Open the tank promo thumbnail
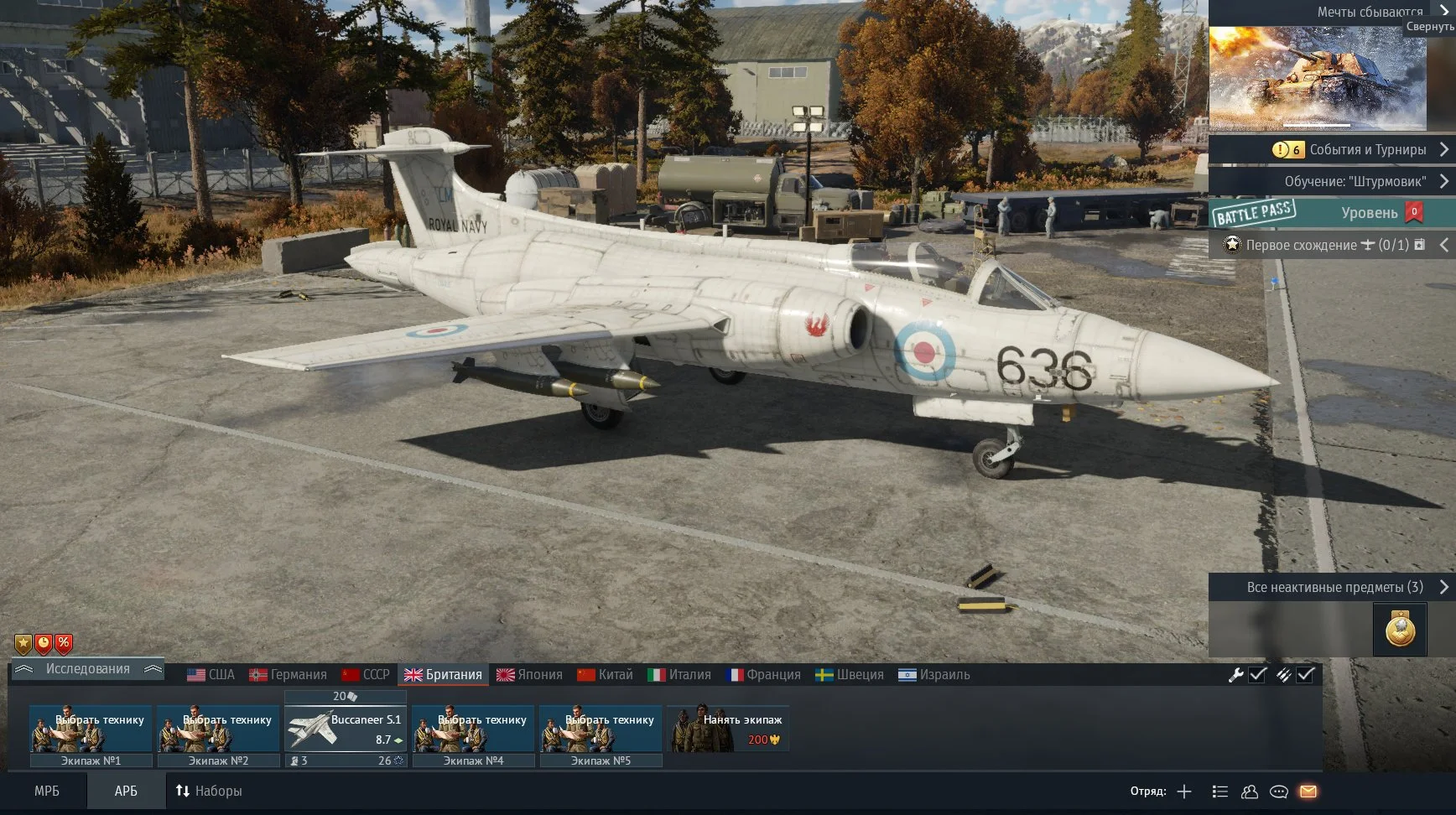Viewport: 1456px width, 815px height. click(1317, 78)
